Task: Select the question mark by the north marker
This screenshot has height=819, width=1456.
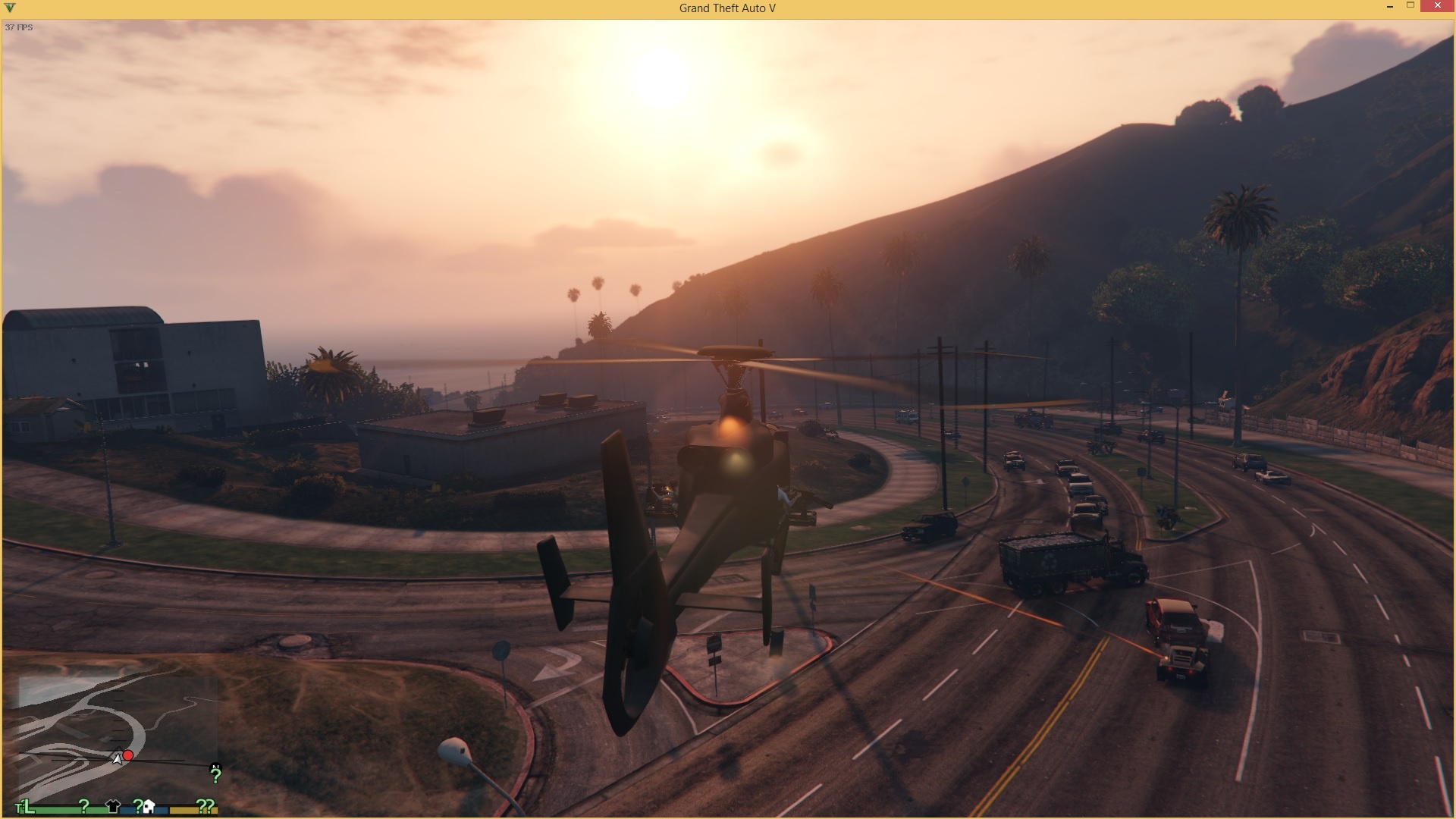Action: (215, 776)
